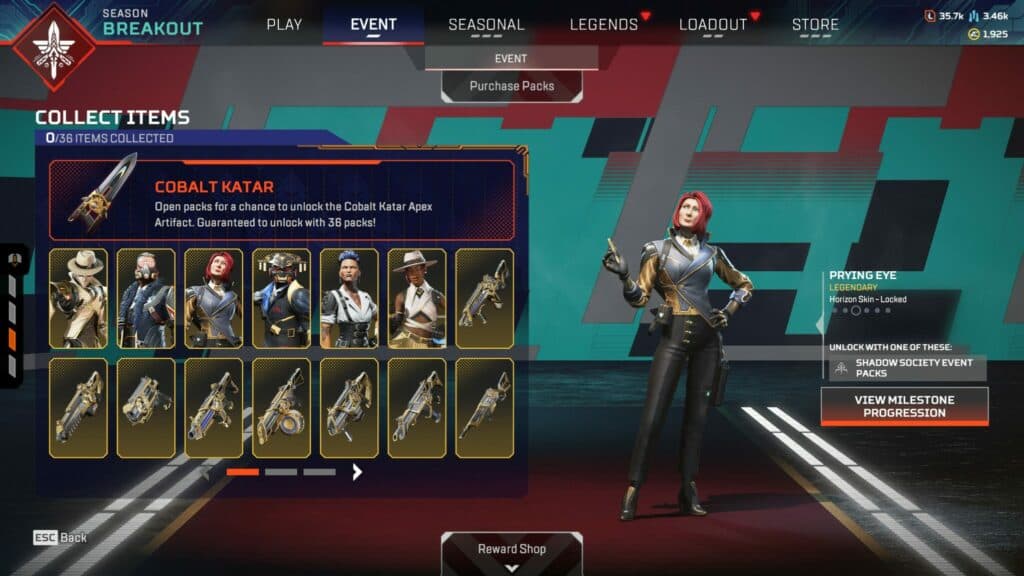Show next page of collection items
This screenshot has width=1024, height=576.
[x=357, y=471]
